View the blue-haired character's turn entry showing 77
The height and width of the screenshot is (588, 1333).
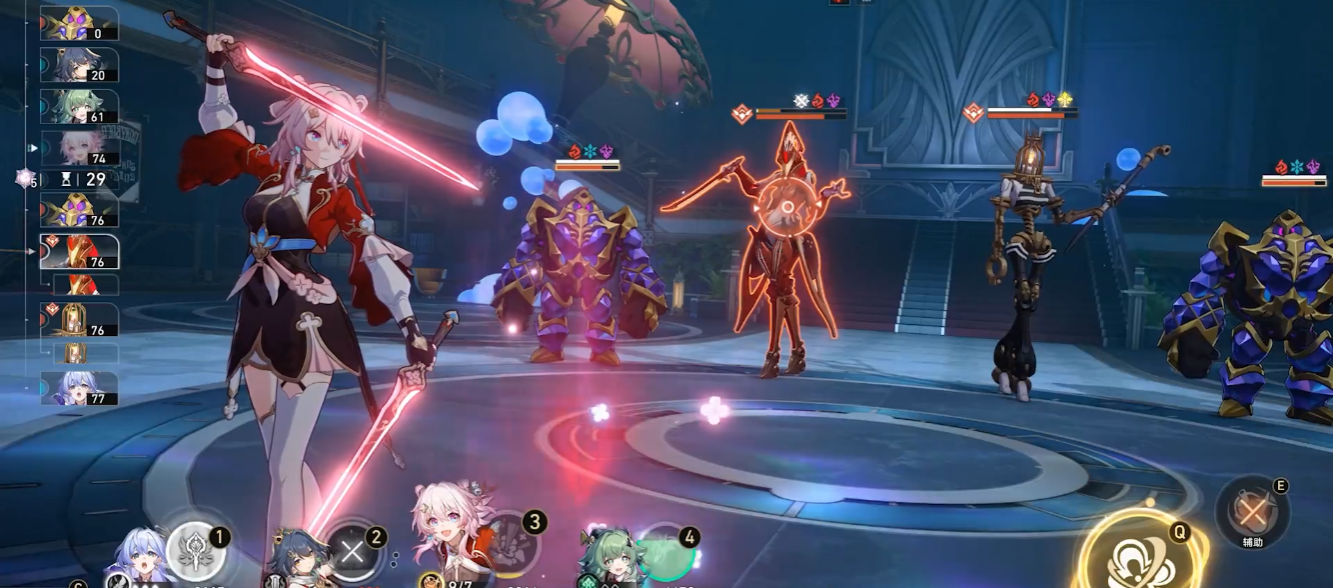pyautogui.click(x=79, y=388)
